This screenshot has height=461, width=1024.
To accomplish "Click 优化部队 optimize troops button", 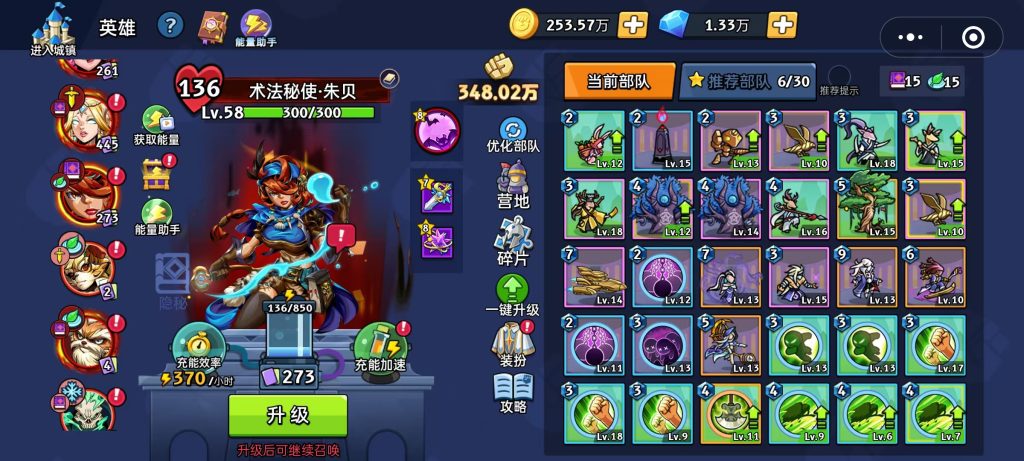I will (513, 135).
